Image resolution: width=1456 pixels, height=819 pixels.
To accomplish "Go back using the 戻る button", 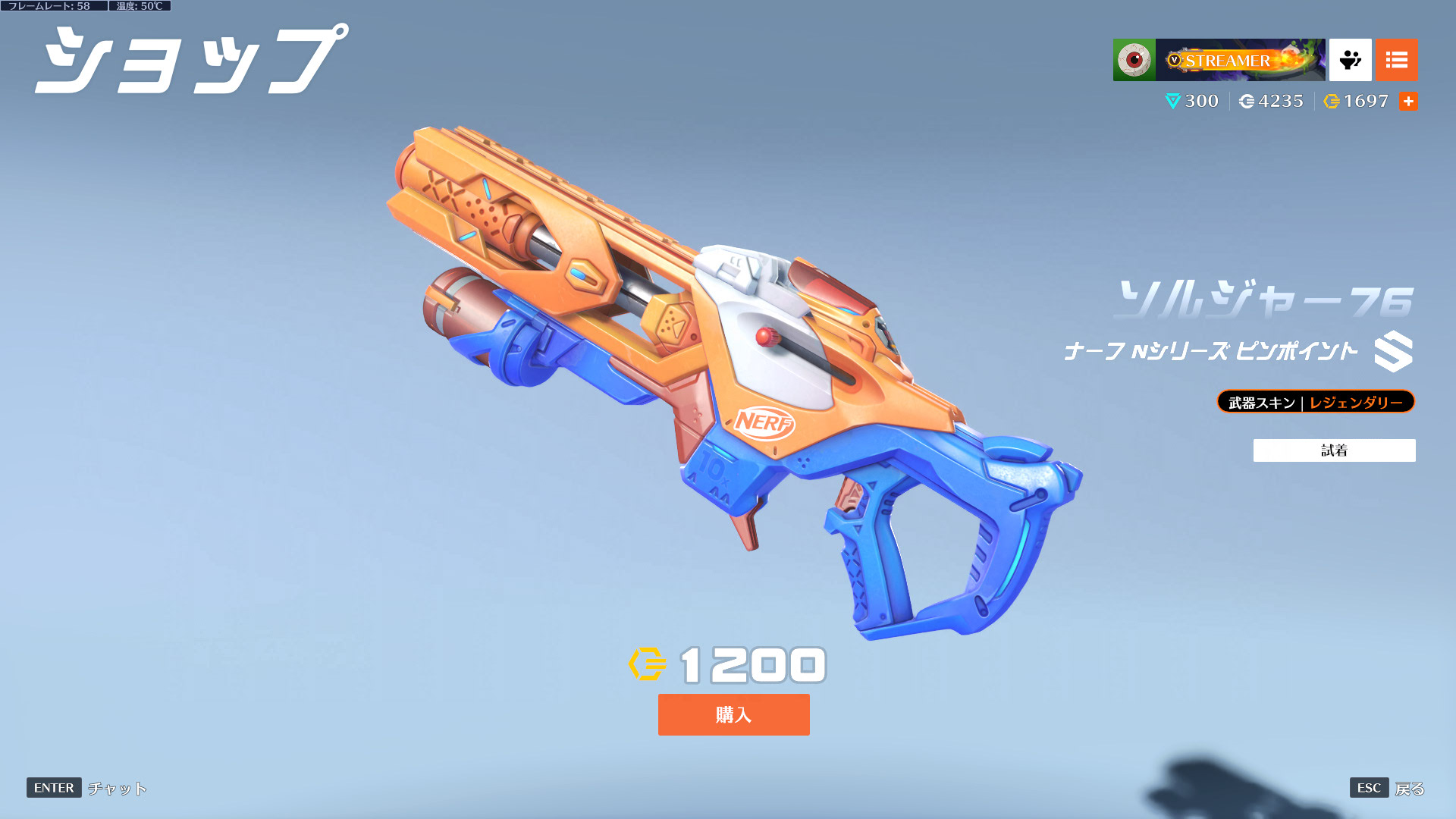I will (x=1409, y=789).
